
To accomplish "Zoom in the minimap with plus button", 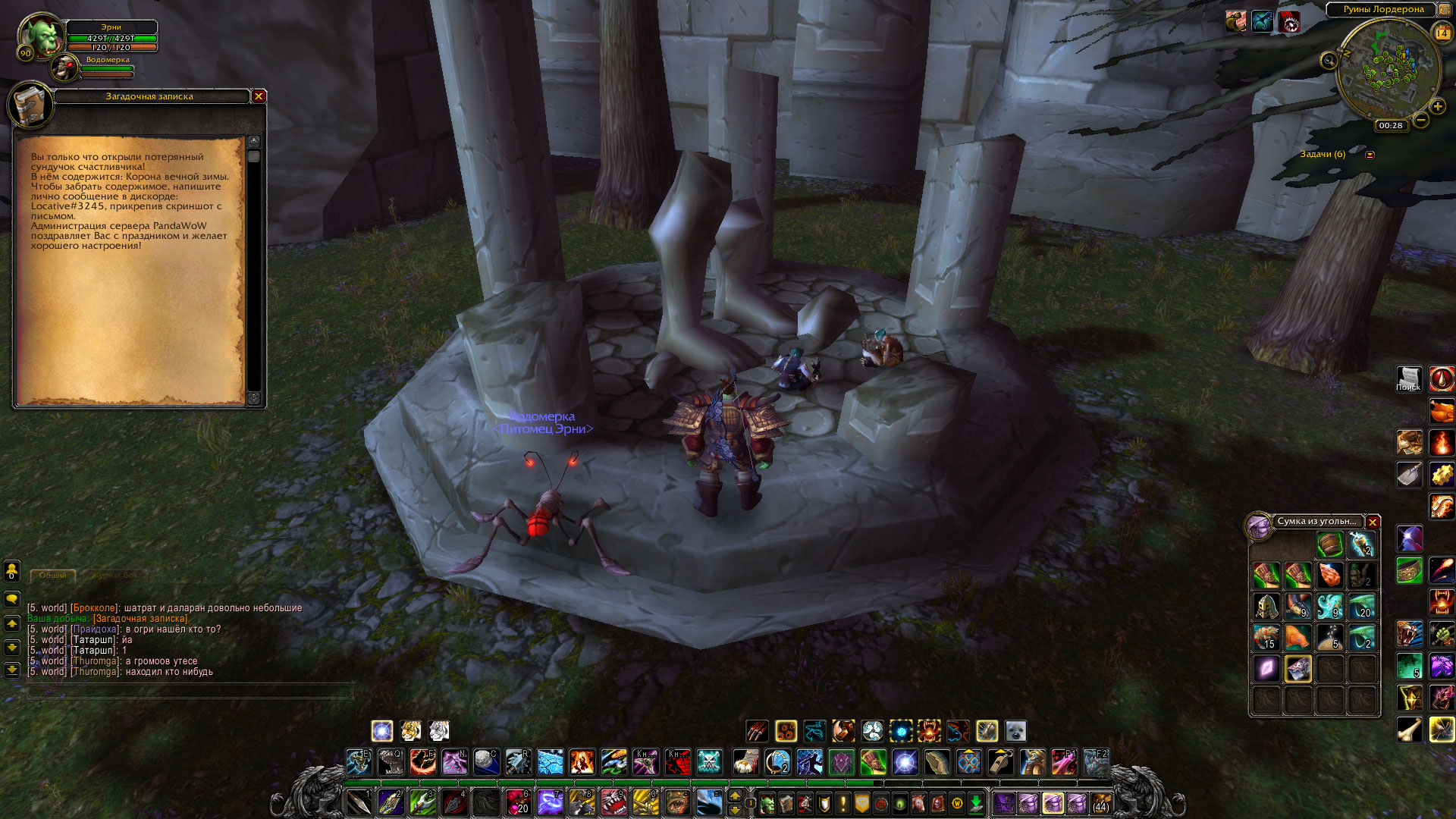I will pyautogui.click(x=1437, y=107).
